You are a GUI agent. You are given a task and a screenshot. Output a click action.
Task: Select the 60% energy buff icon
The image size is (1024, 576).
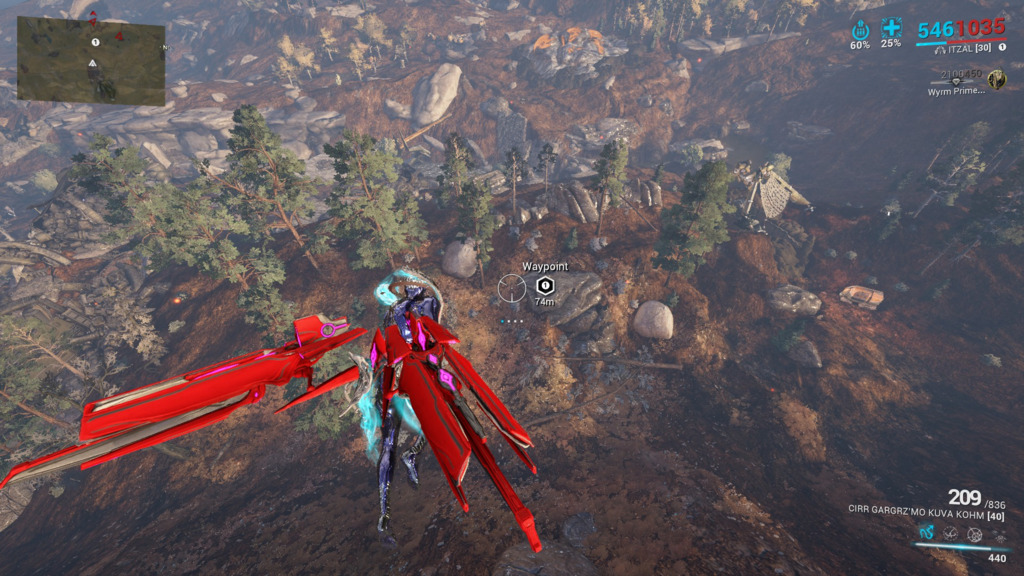coord(860,30)
